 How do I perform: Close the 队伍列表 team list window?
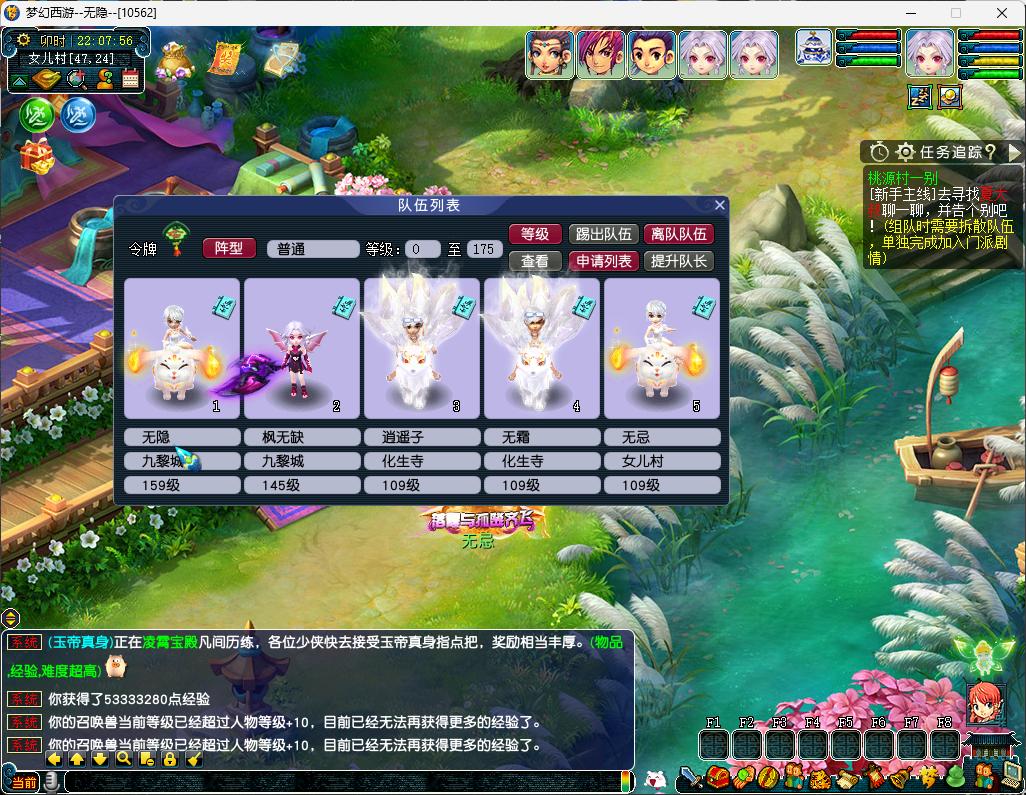719,205
